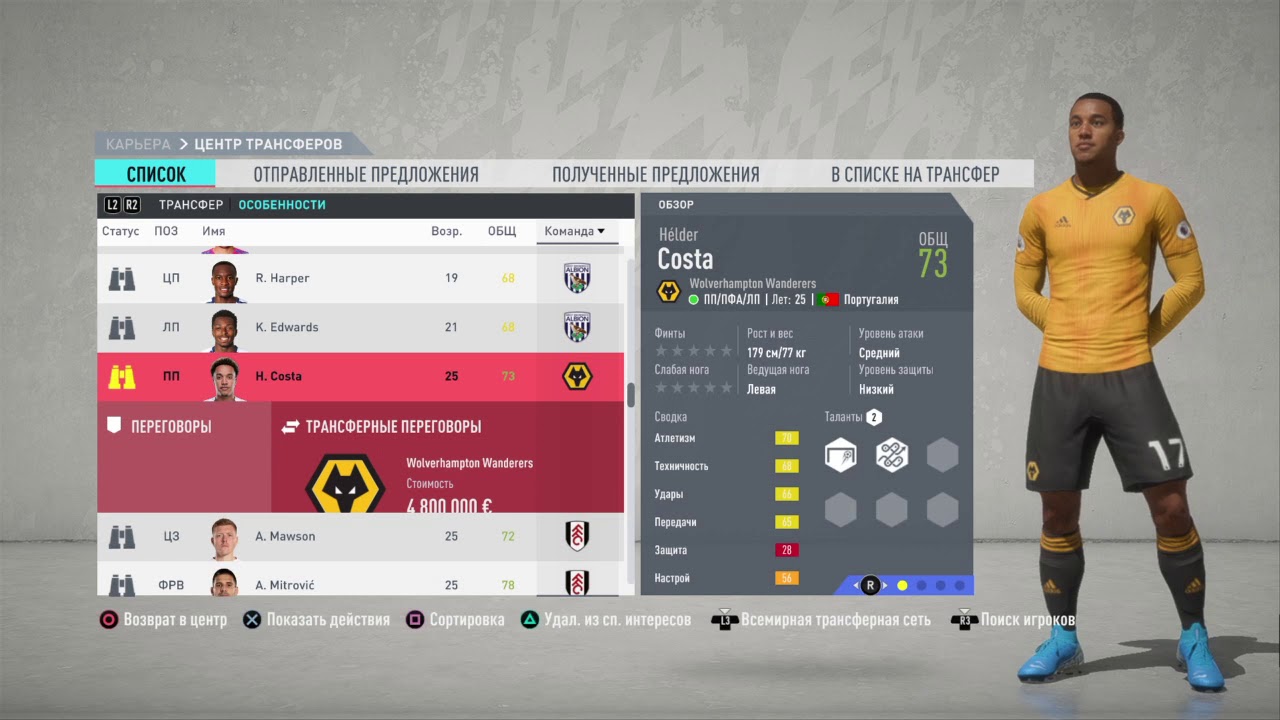The width and height of the screenshot is (1280, 720).
Task: Select the A. Mitrović player row
Action: click(360, 583)
